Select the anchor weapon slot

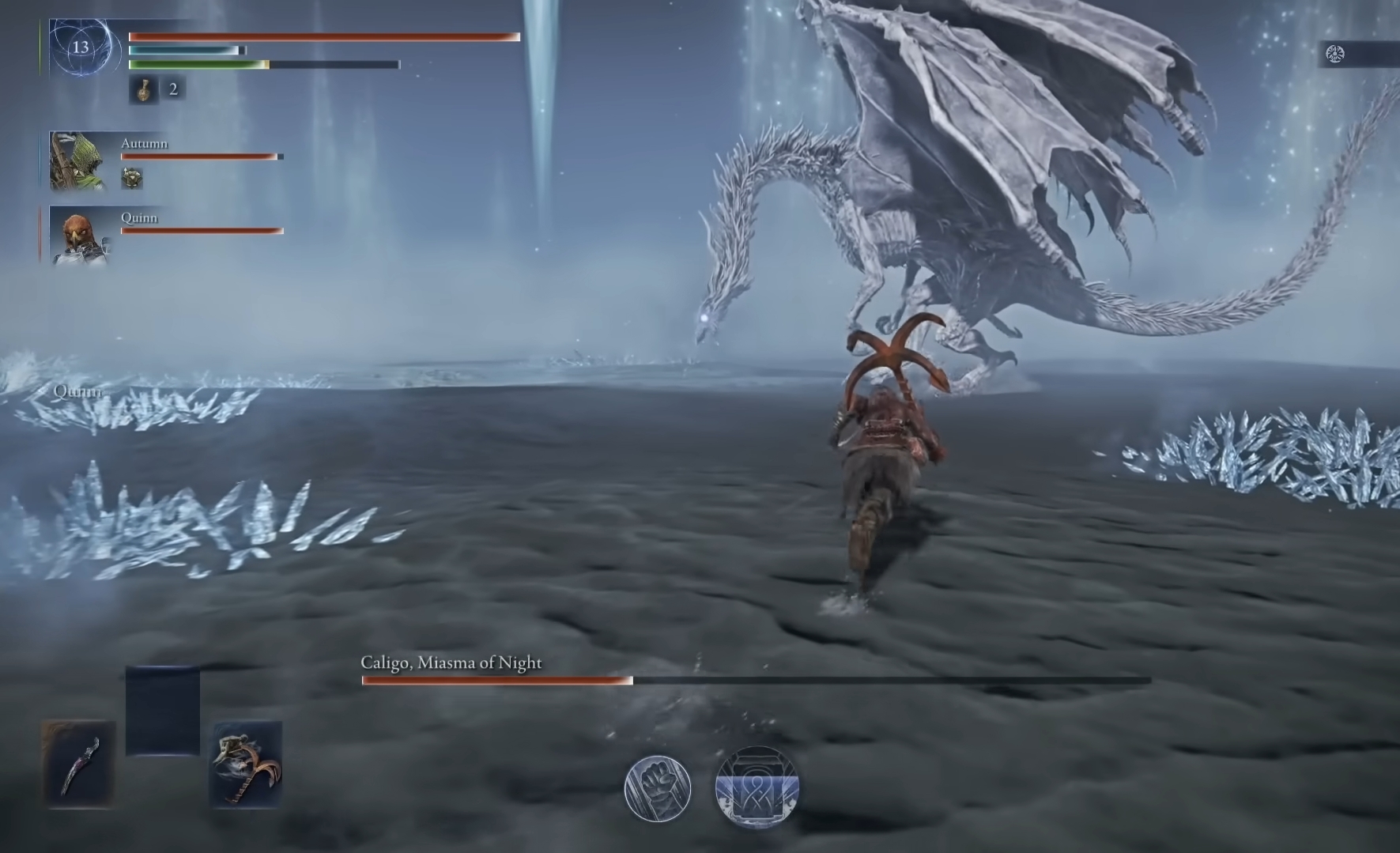[247, 764]
